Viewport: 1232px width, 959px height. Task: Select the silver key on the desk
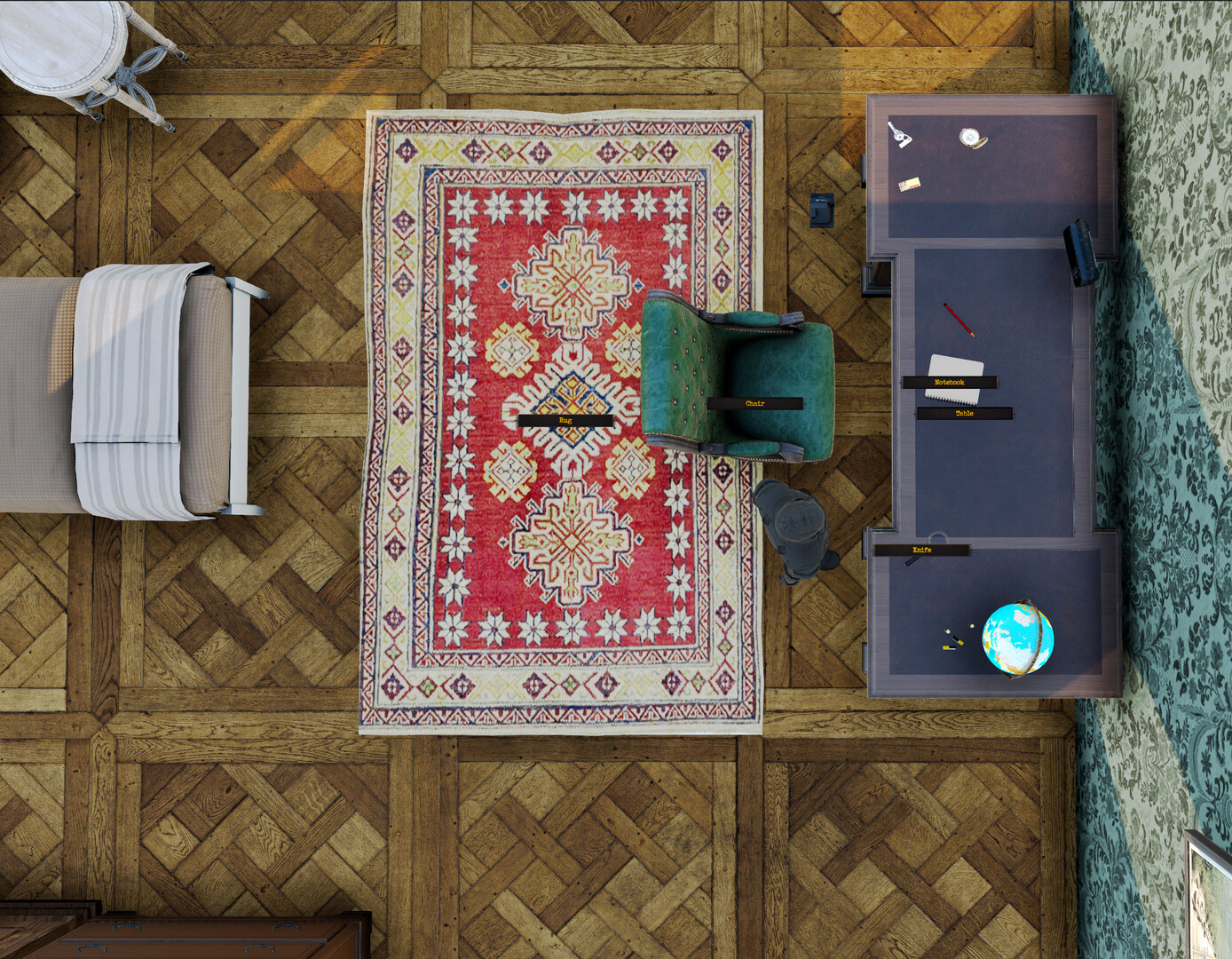point(901,135)
